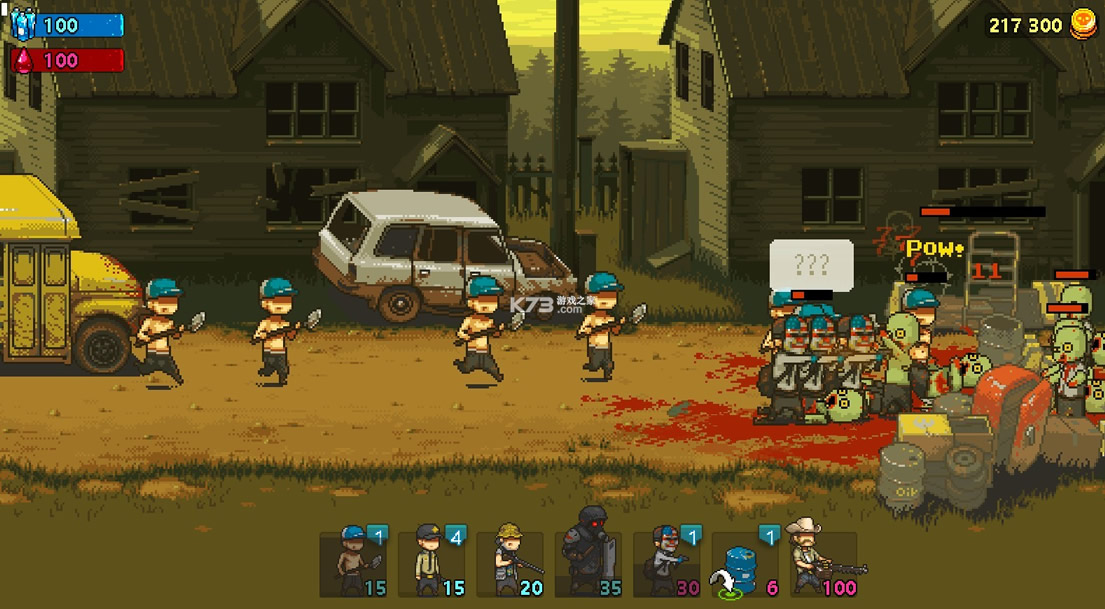Select the sniper in the yellow hat
The image size is (1105, 609).
510,563
